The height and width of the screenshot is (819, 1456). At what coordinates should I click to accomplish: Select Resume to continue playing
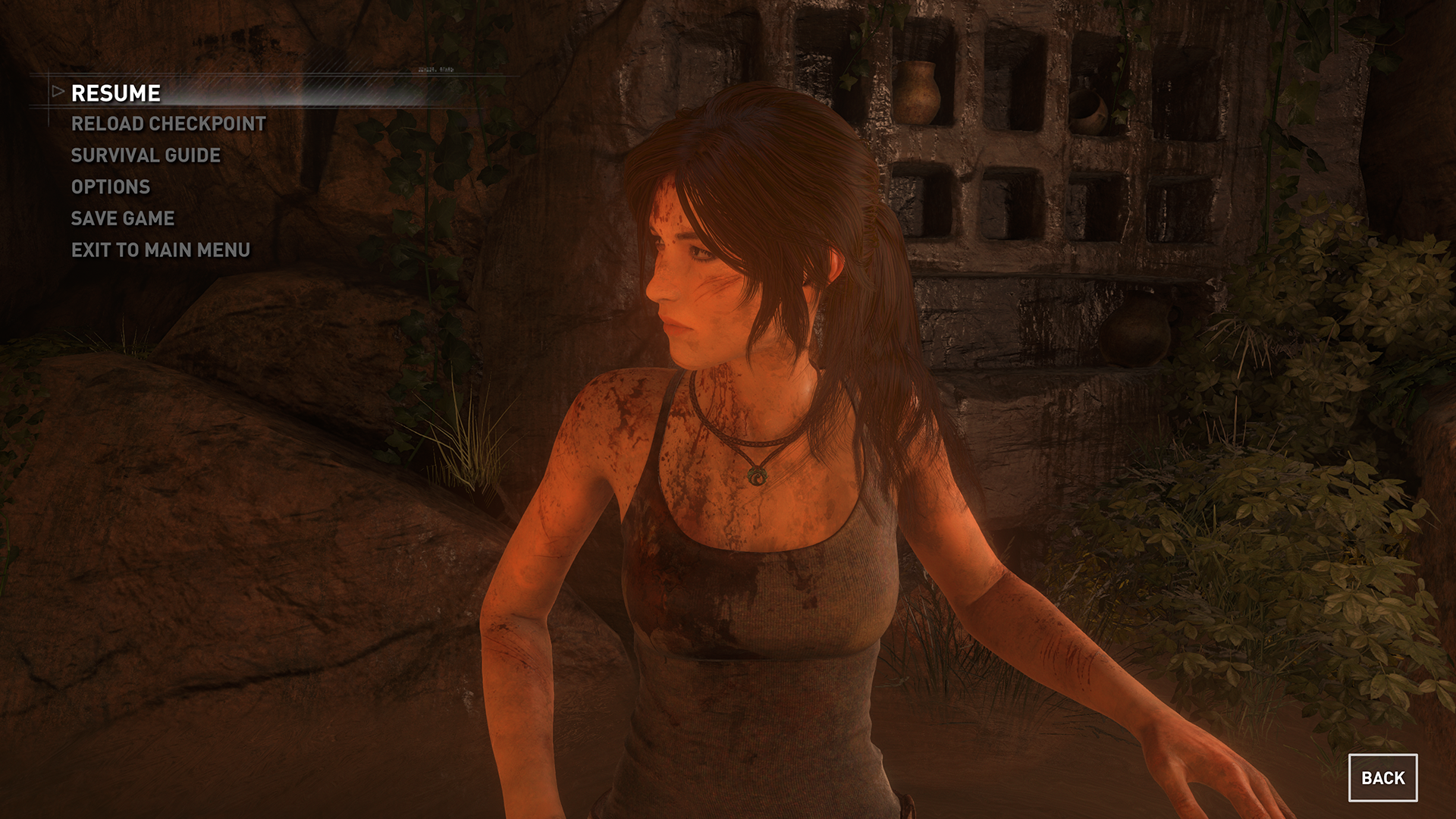click(116, 93)
